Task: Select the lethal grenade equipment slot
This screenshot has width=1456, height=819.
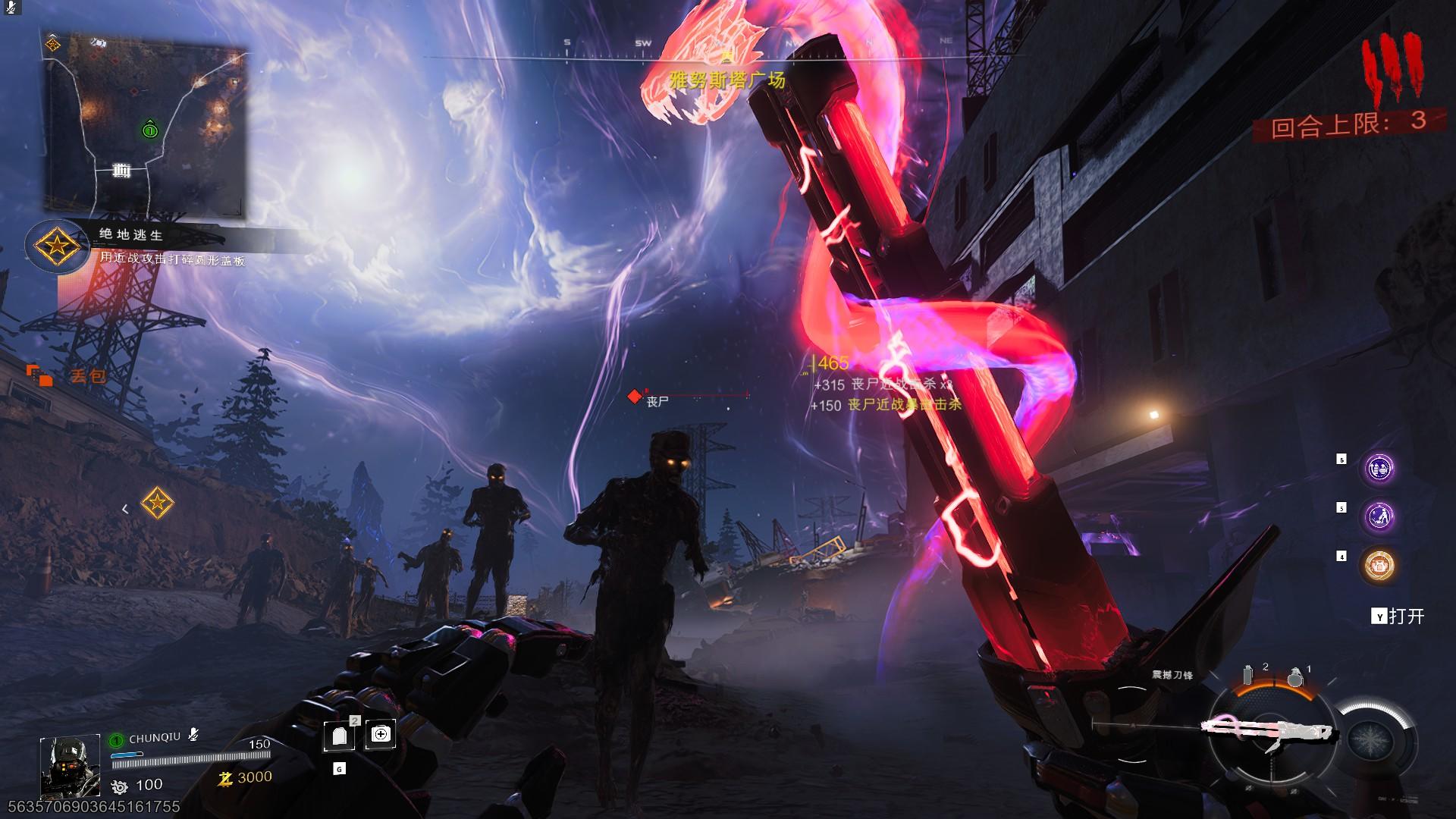Action: (x=1294, y=676)
